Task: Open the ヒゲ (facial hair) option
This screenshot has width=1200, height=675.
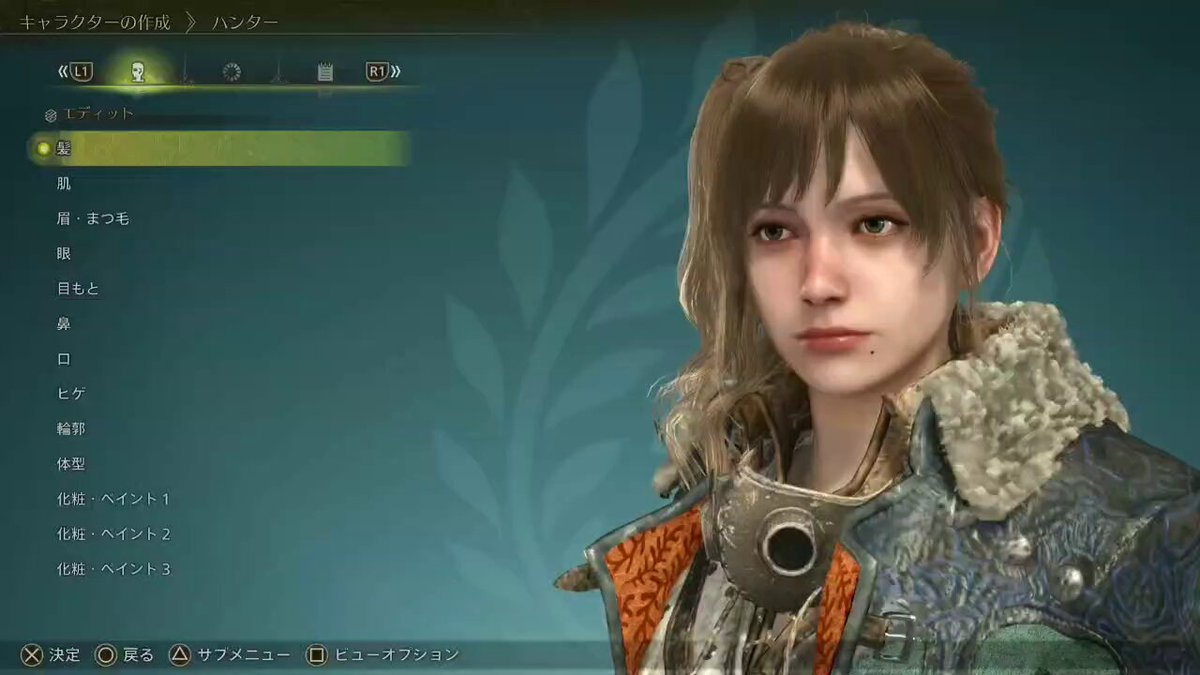Action: [x=71, y=394]
